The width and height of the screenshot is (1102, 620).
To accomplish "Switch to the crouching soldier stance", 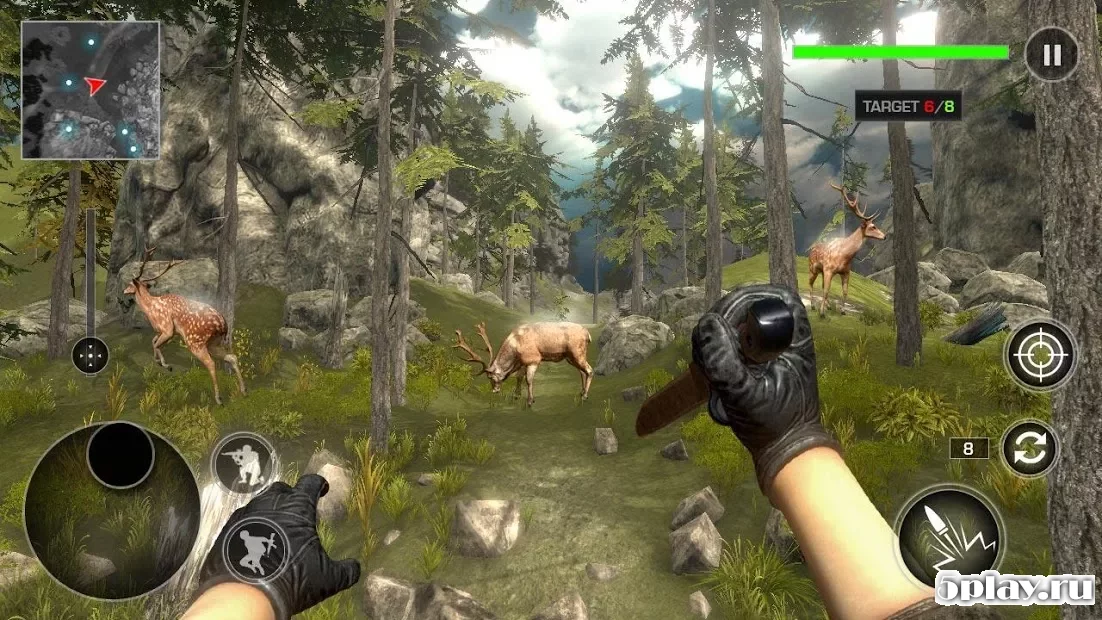I will pos(244,462).
